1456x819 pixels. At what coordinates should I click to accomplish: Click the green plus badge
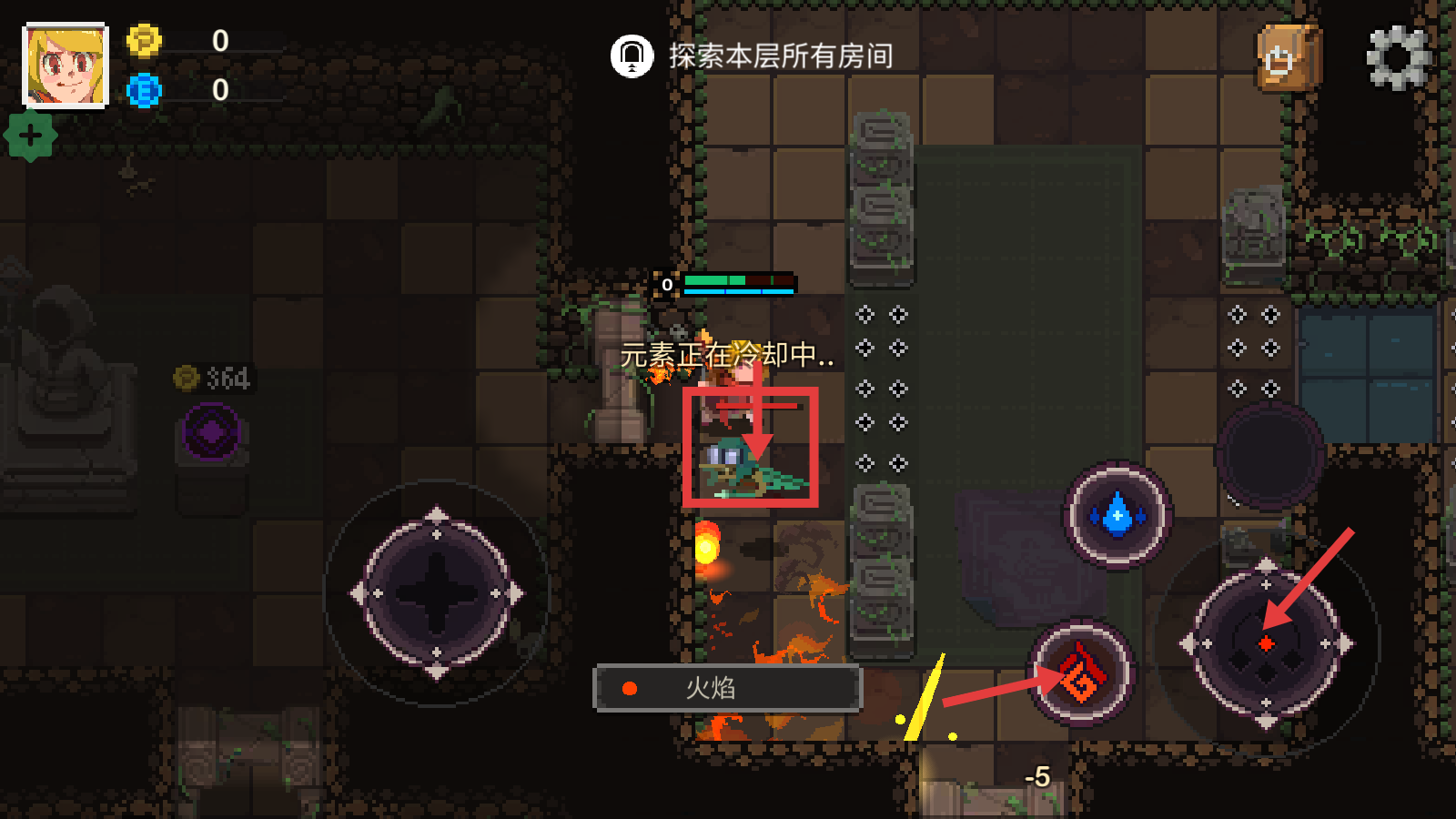(x=31, y=136)
